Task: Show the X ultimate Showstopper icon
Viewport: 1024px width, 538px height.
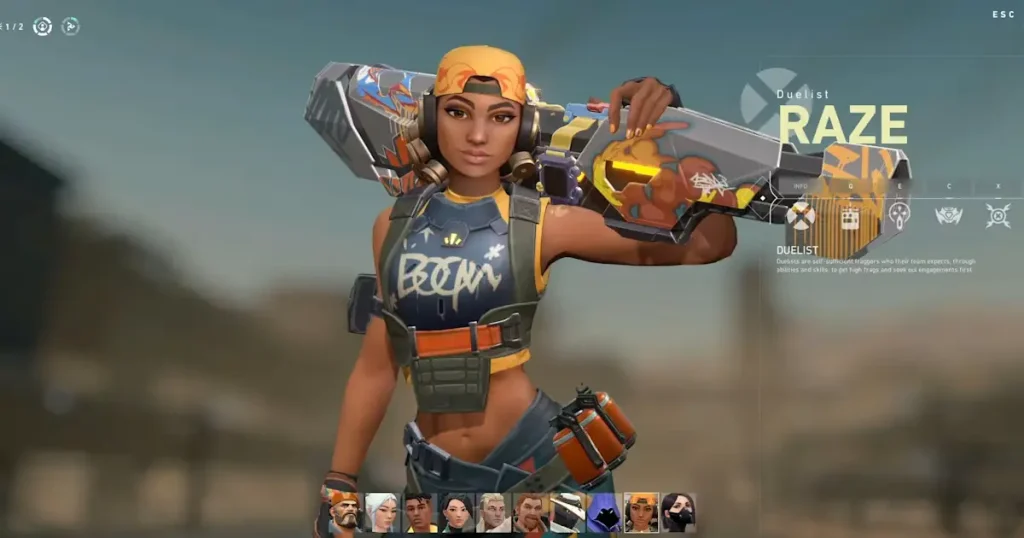Action: tap(997, 215)
